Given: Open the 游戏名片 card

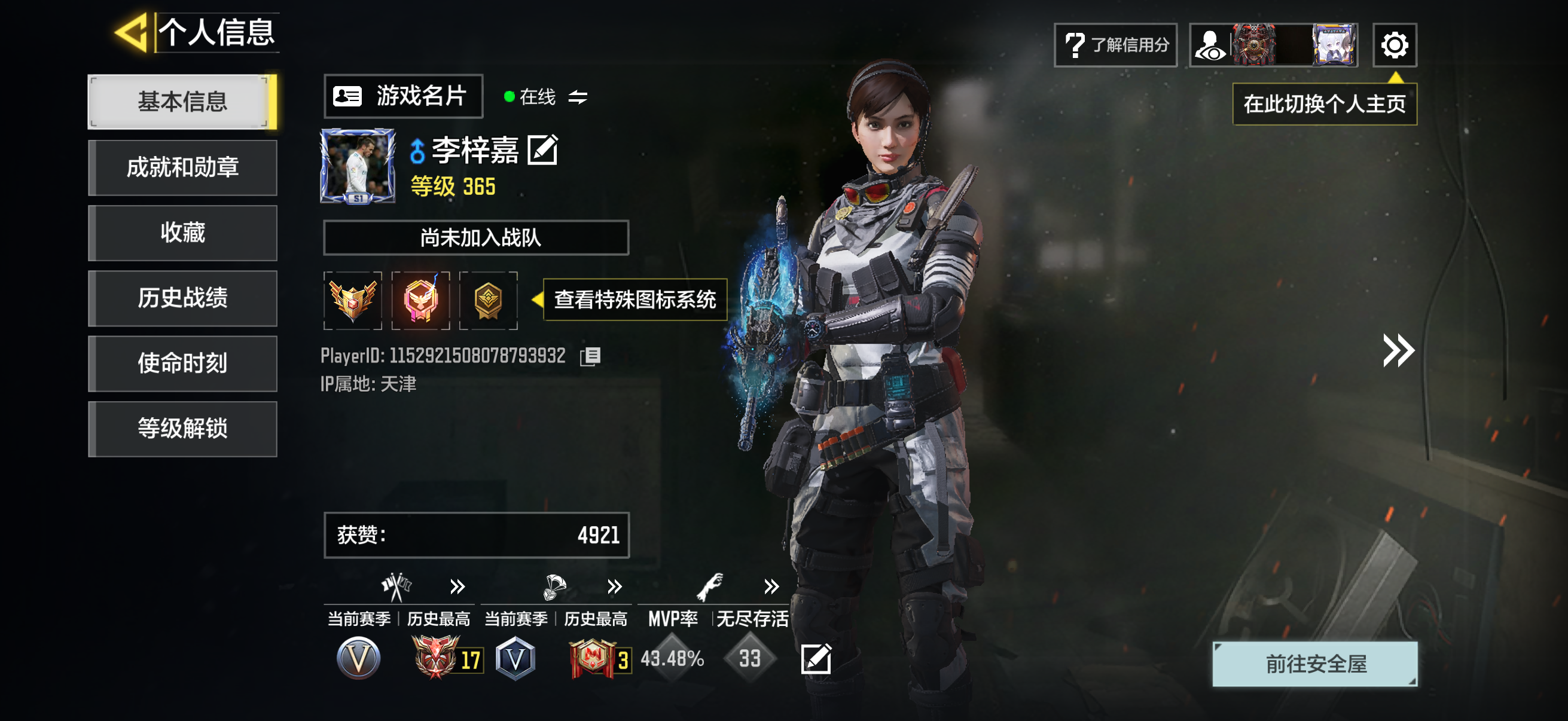Looking at the screenshot, I should (403, 96).
